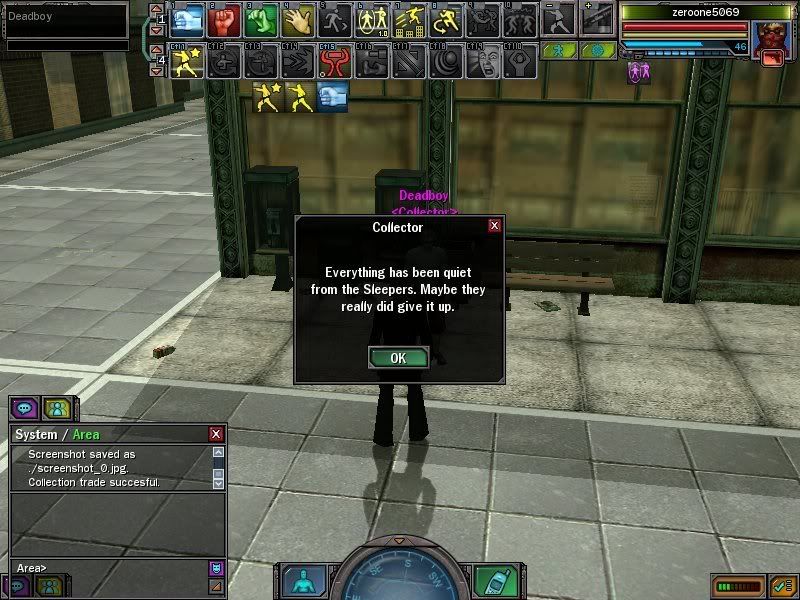800x600 pixels.
Task: Click the emote mask button in chat
Action: (x=215, y=568)
